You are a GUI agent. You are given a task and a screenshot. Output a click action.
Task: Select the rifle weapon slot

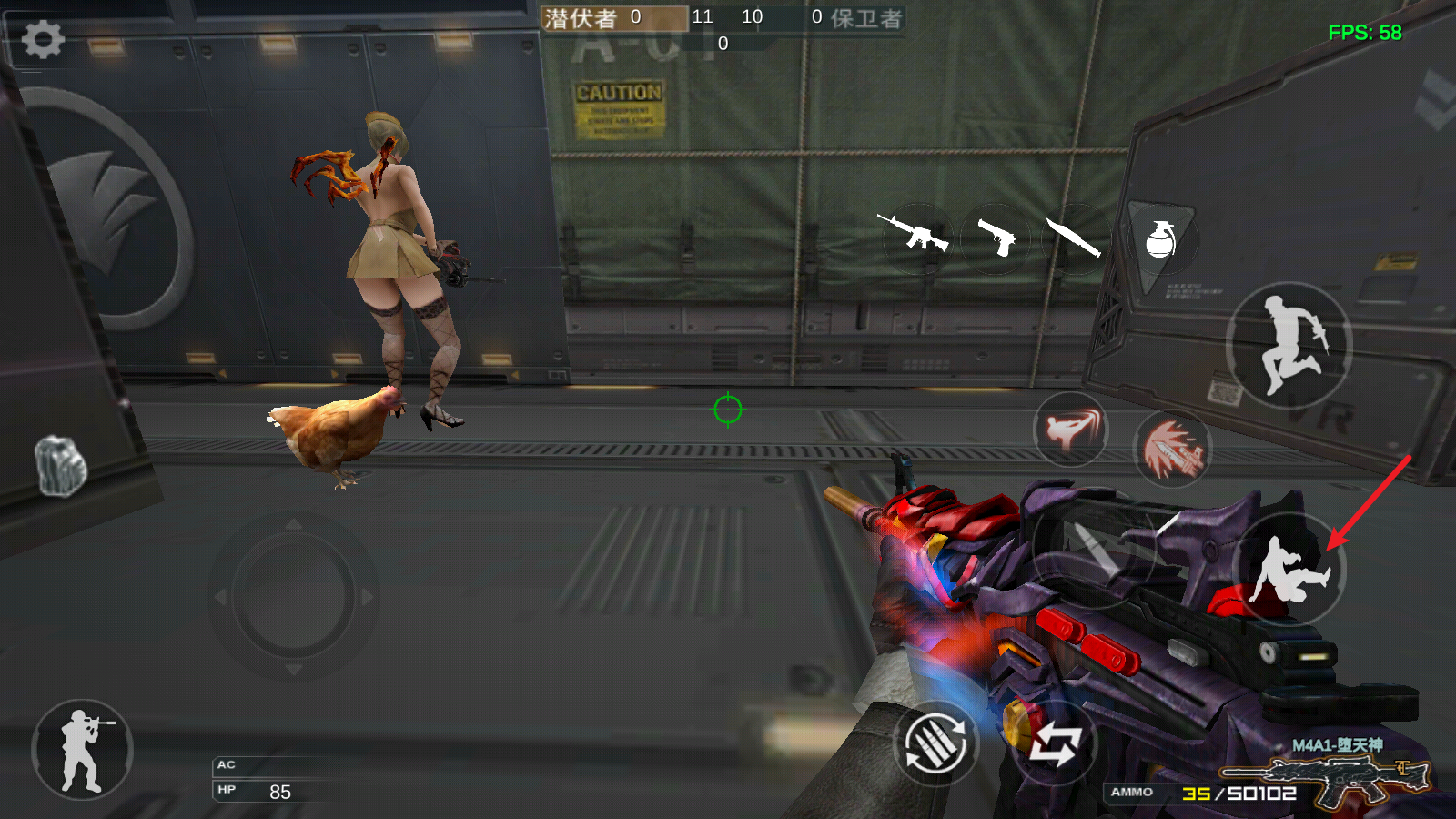click(x=915, y=236)
